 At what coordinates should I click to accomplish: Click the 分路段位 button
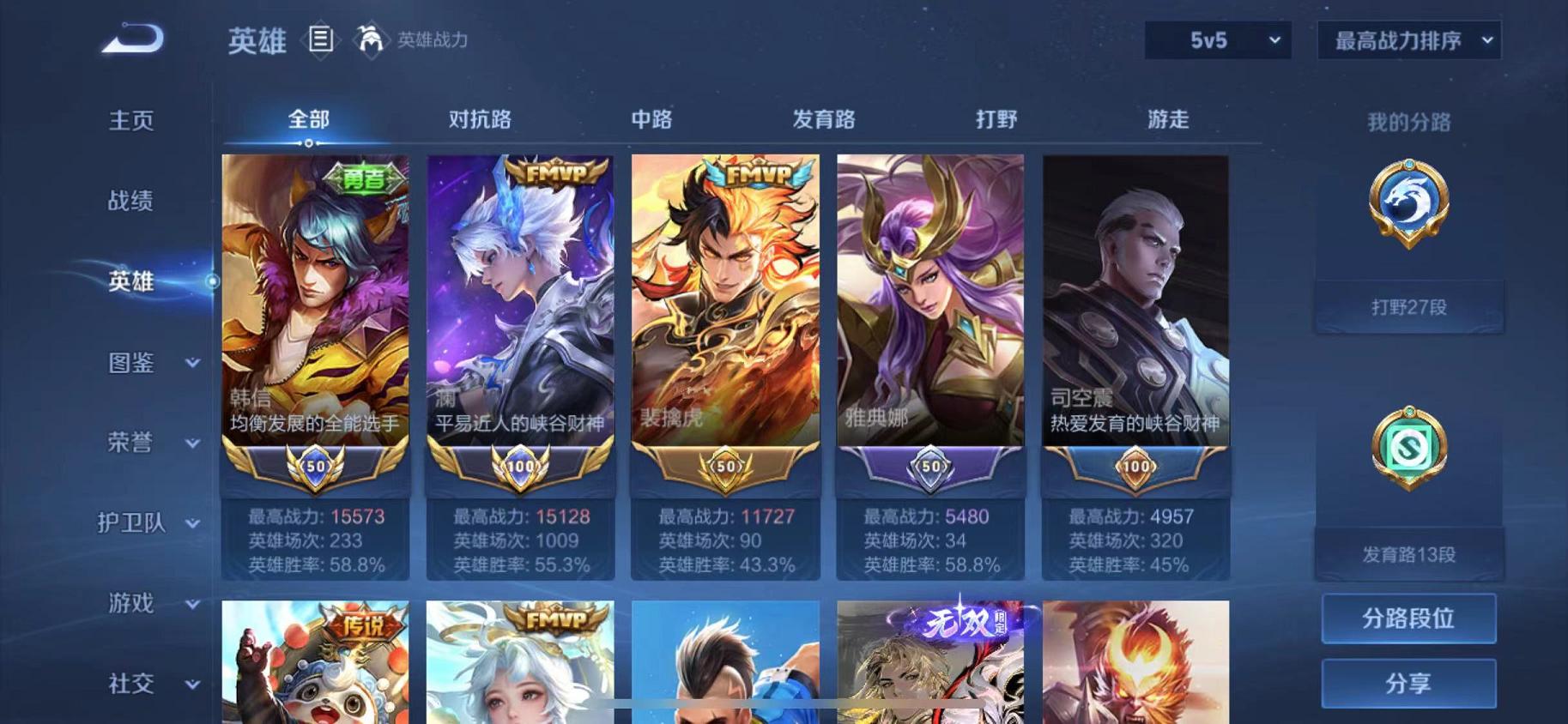click(1409, 618)
